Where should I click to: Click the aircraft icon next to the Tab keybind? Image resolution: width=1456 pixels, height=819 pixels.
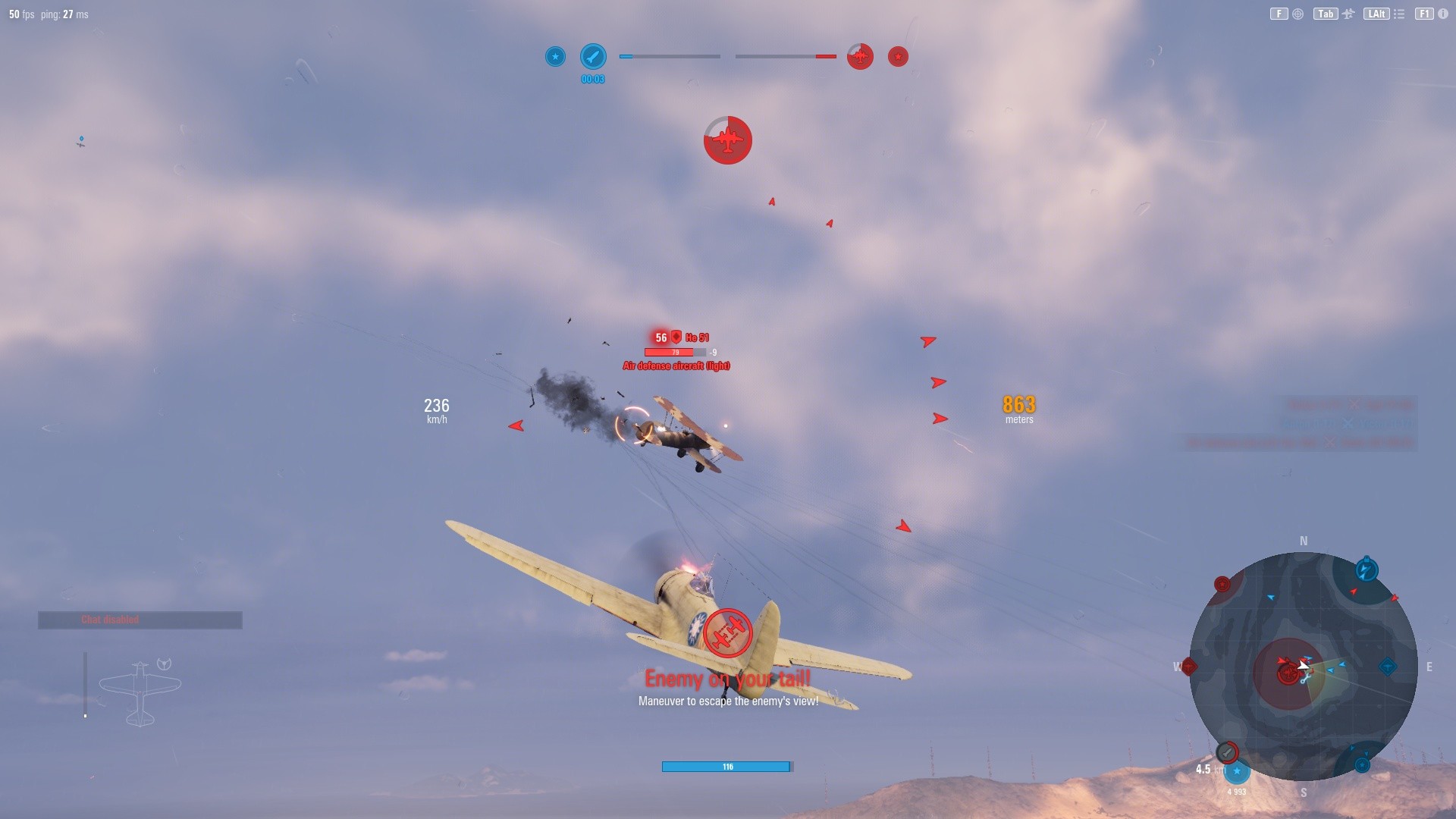click(x=1349, y=13)
